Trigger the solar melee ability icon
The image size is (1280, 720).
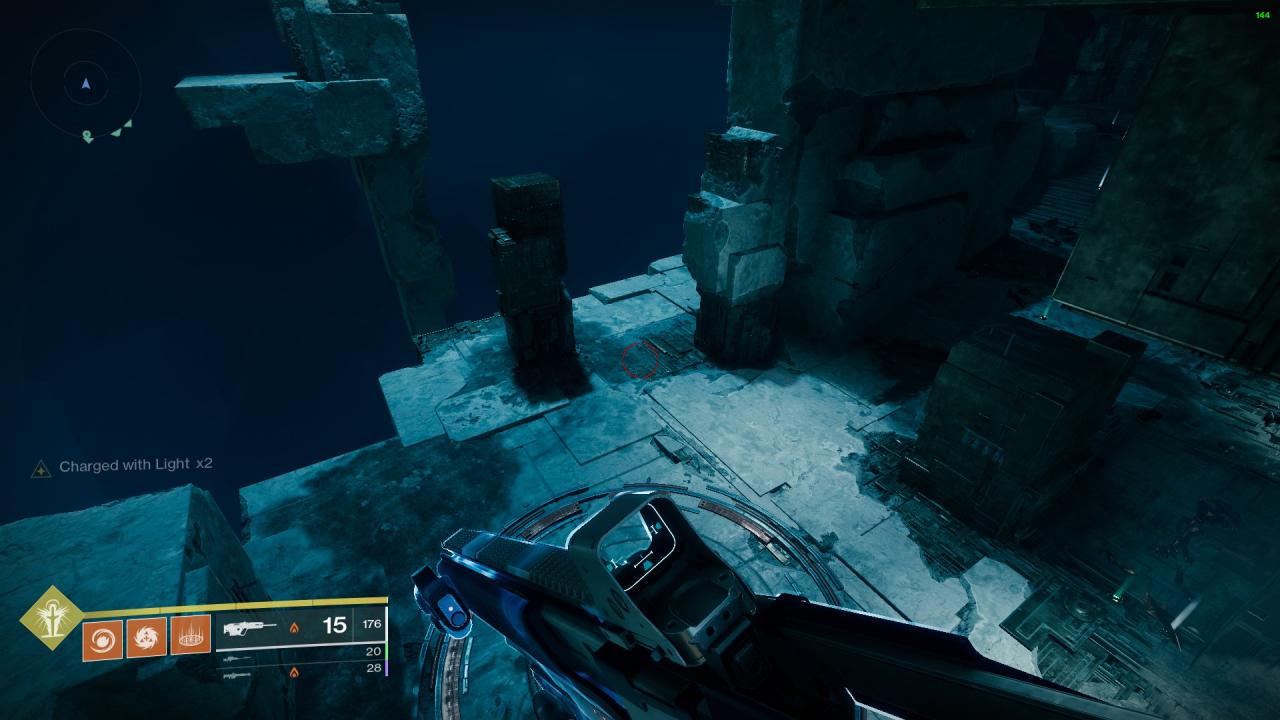146,637
